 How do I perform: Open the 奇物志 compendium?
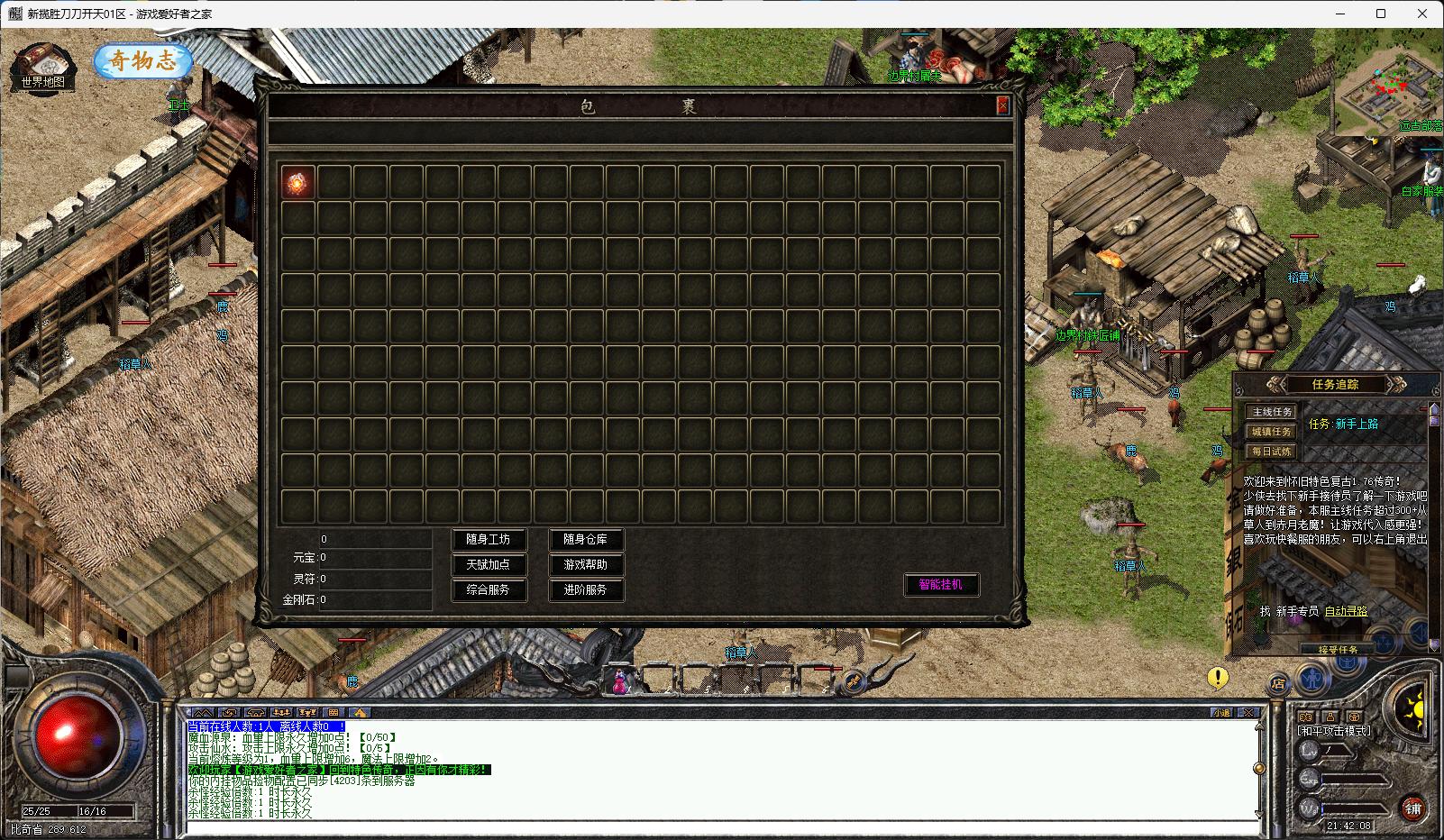(x=142, y=61)
